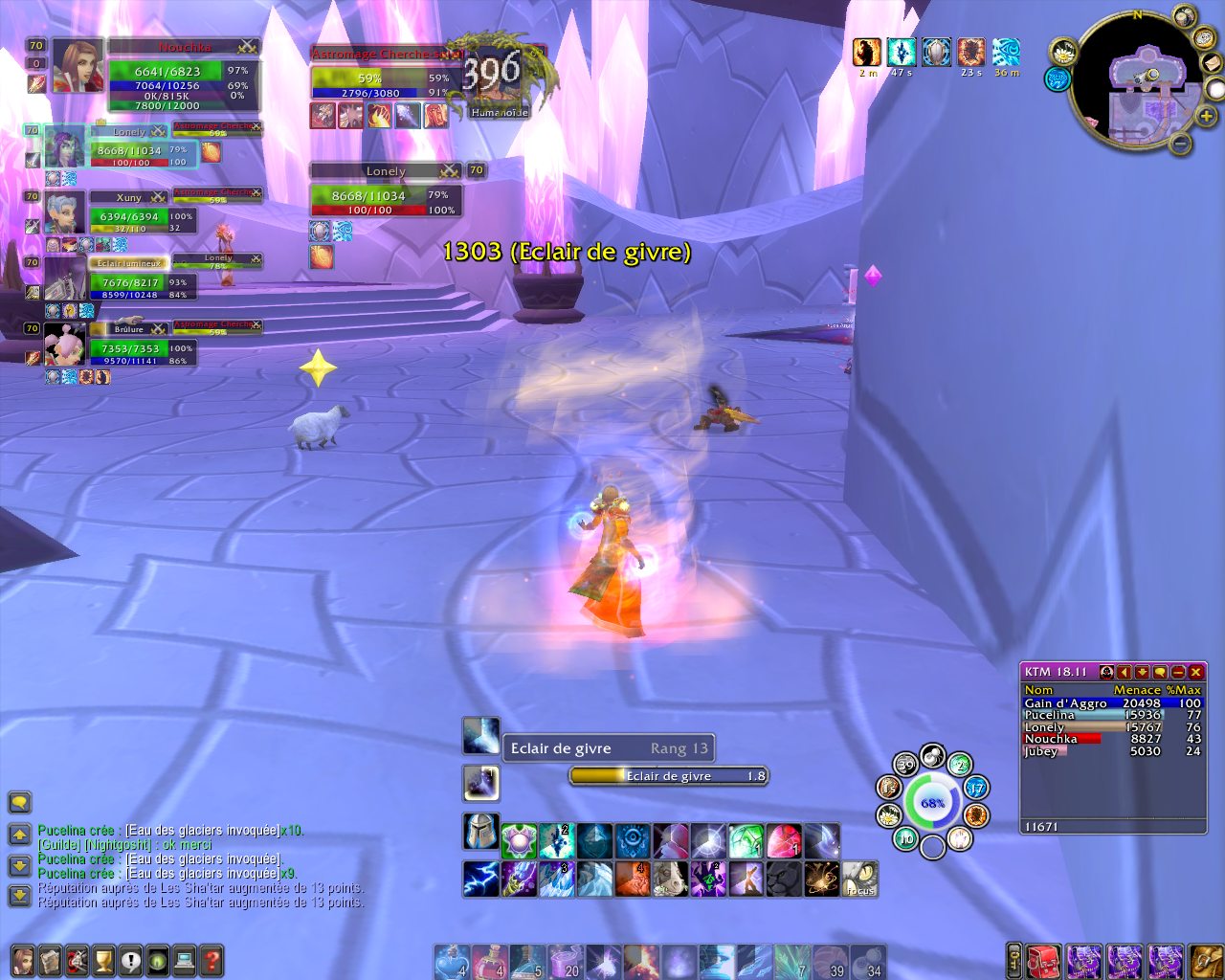The height and width of the screenshot is (980, 1225).
Task: Zoom in the minimap with the plus button
Action: (x=1206, y=116)
